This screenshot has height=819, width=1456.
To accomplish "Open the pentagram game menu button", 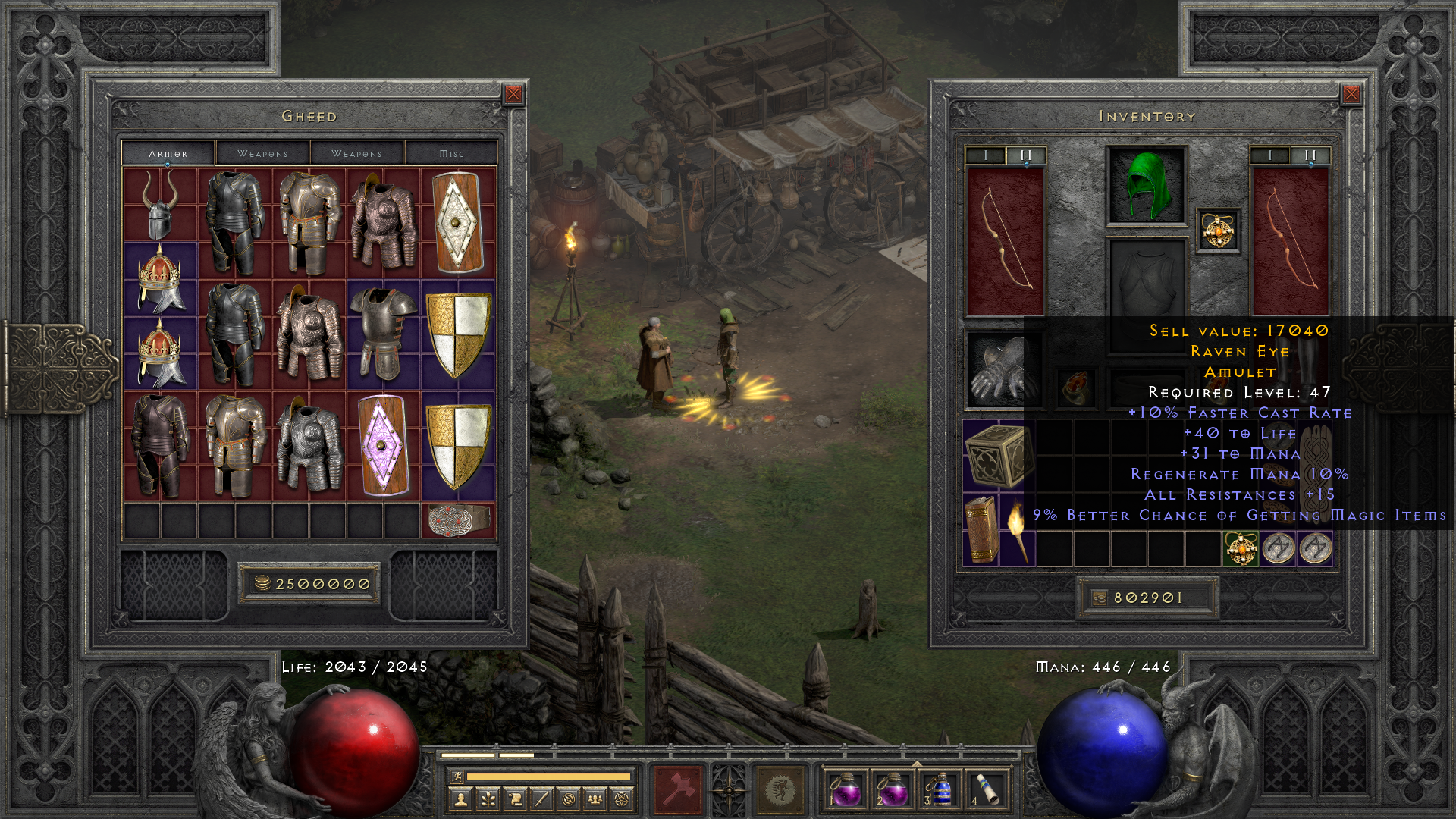I will (x=623, y=799).
